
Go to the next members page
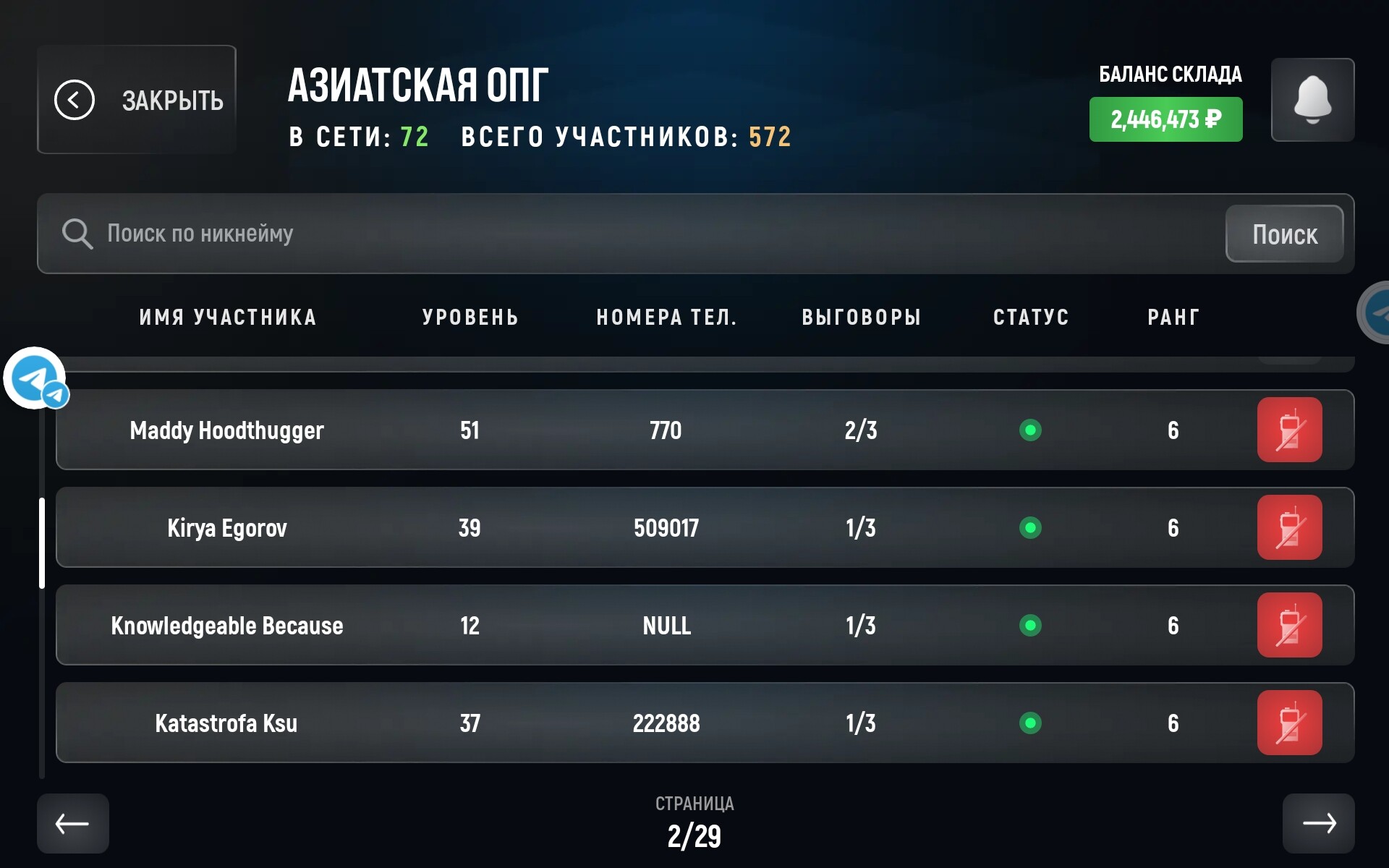coord(1318,823)
